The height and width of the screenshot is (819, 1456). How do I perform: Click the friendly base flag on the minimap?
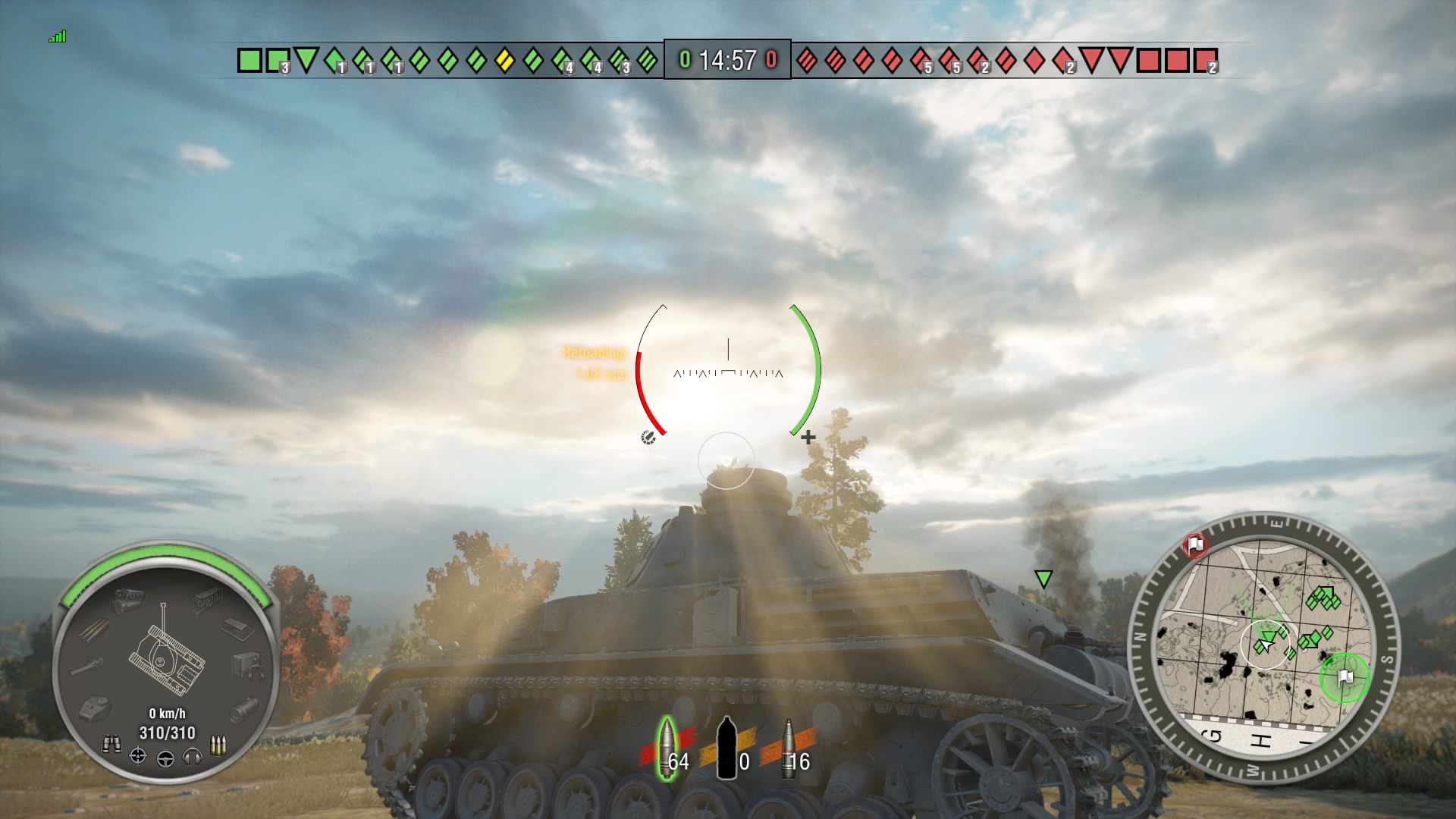click(x=1345, y=677)
